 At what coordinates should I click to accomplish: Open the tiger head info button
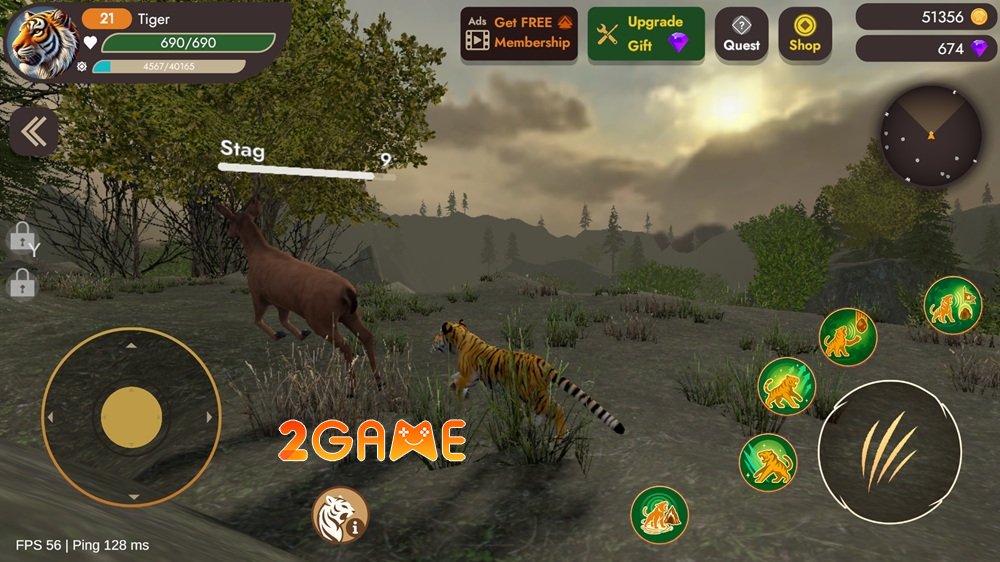340,515
